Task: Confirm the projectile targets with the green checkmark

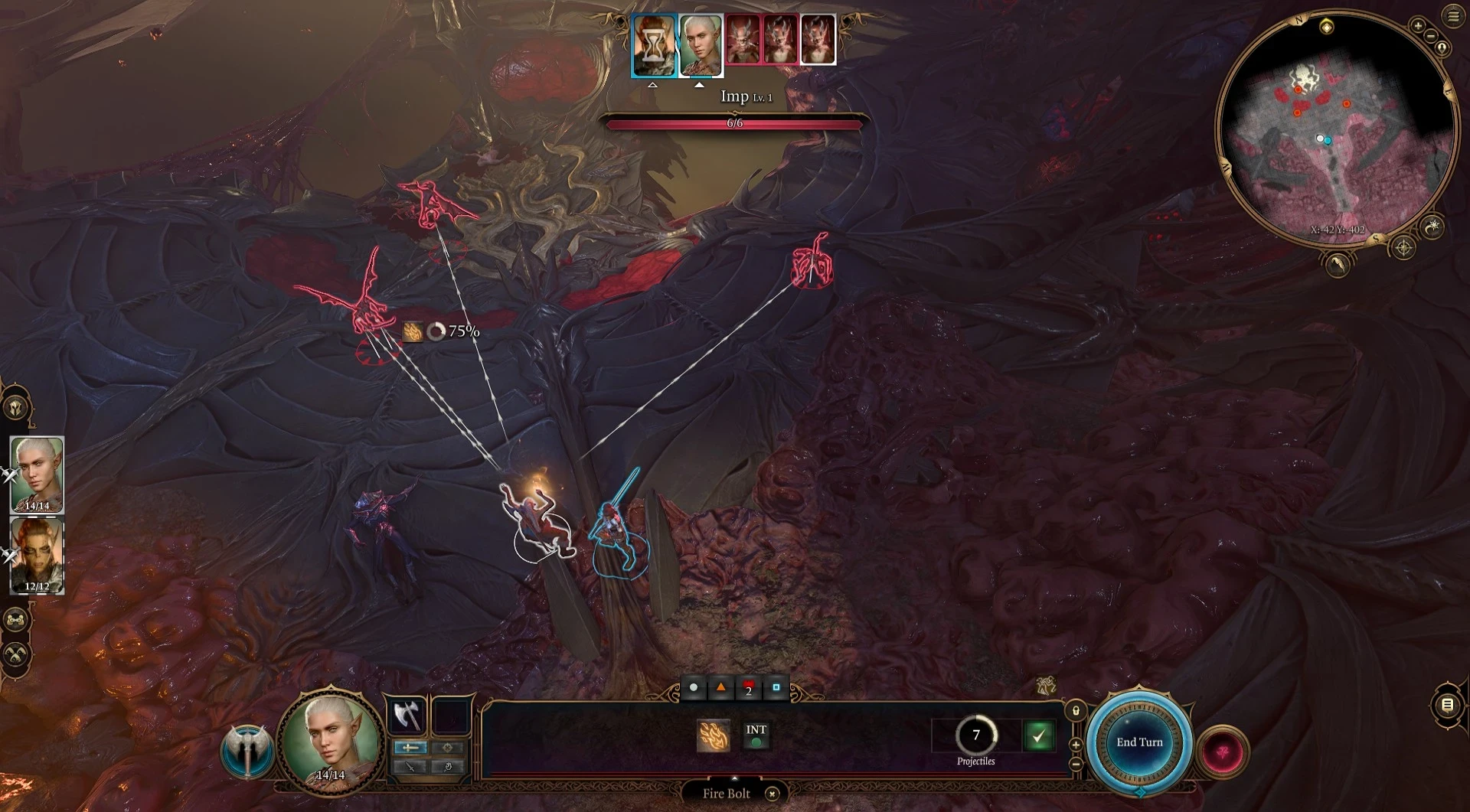Action: (1038, 736)
